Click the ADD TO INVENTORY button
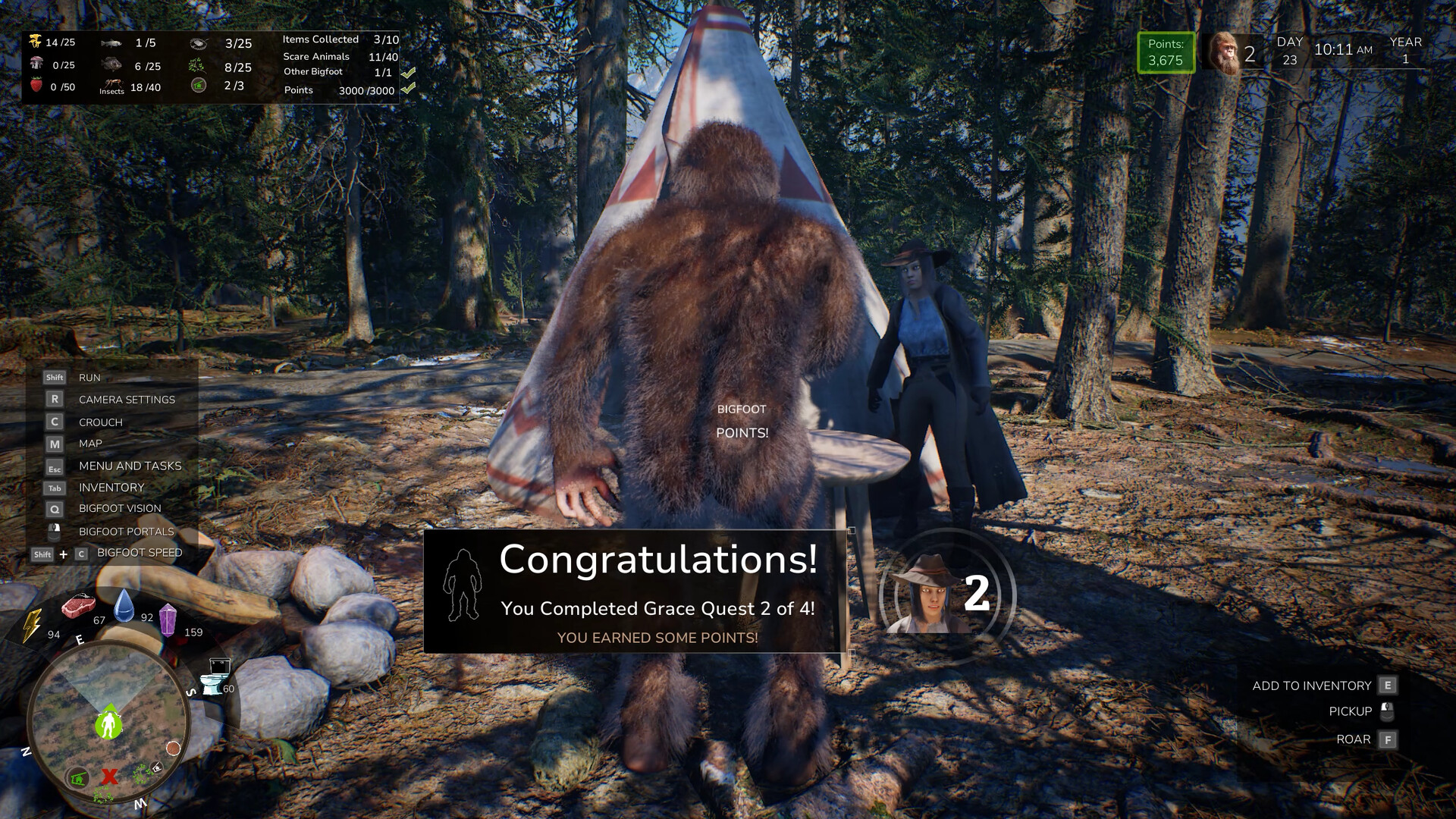 coord(1313,685)
